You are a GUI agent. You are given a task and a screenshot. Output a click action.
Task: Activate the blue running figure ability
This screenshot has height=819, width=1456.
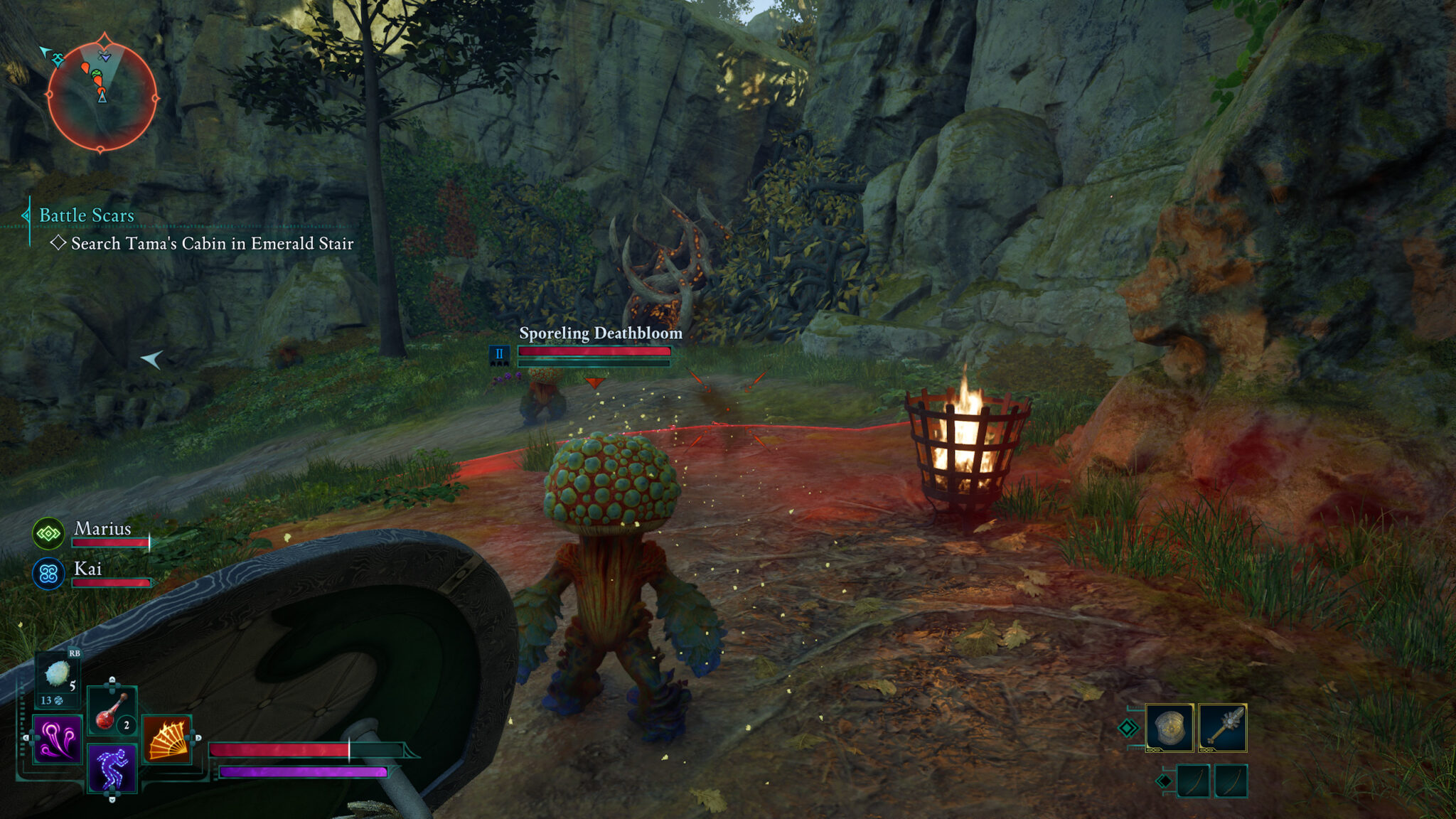pos(112,769)
